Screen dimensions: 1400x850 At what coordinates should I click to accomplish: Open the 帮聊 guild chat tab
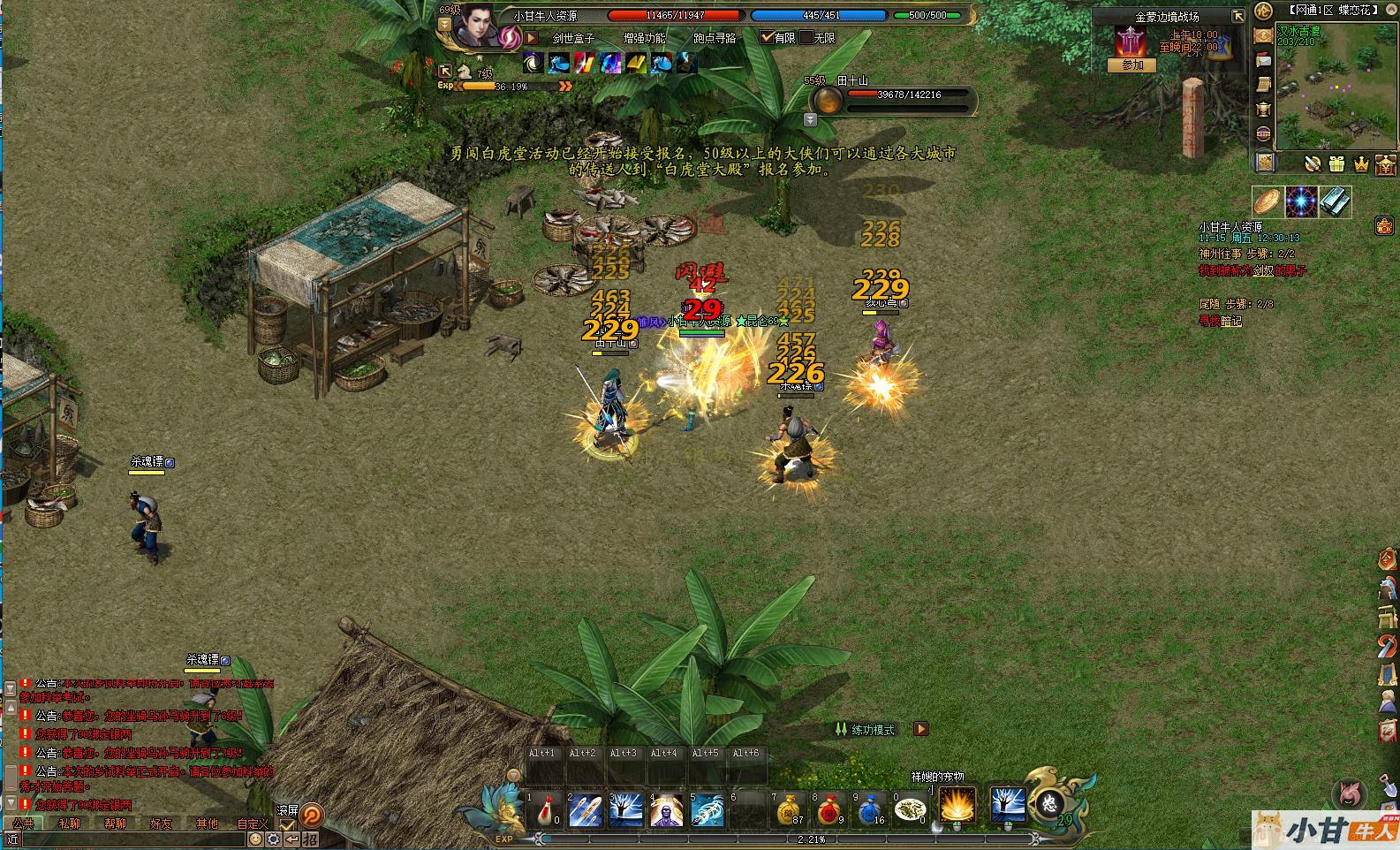[x=115, y=823]
